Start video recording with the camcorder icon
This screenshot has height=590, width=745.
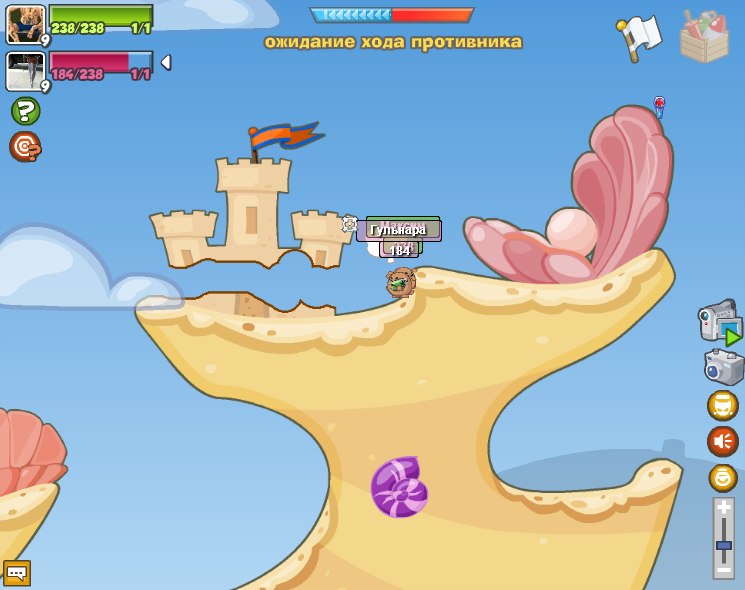tap(720, 323)
